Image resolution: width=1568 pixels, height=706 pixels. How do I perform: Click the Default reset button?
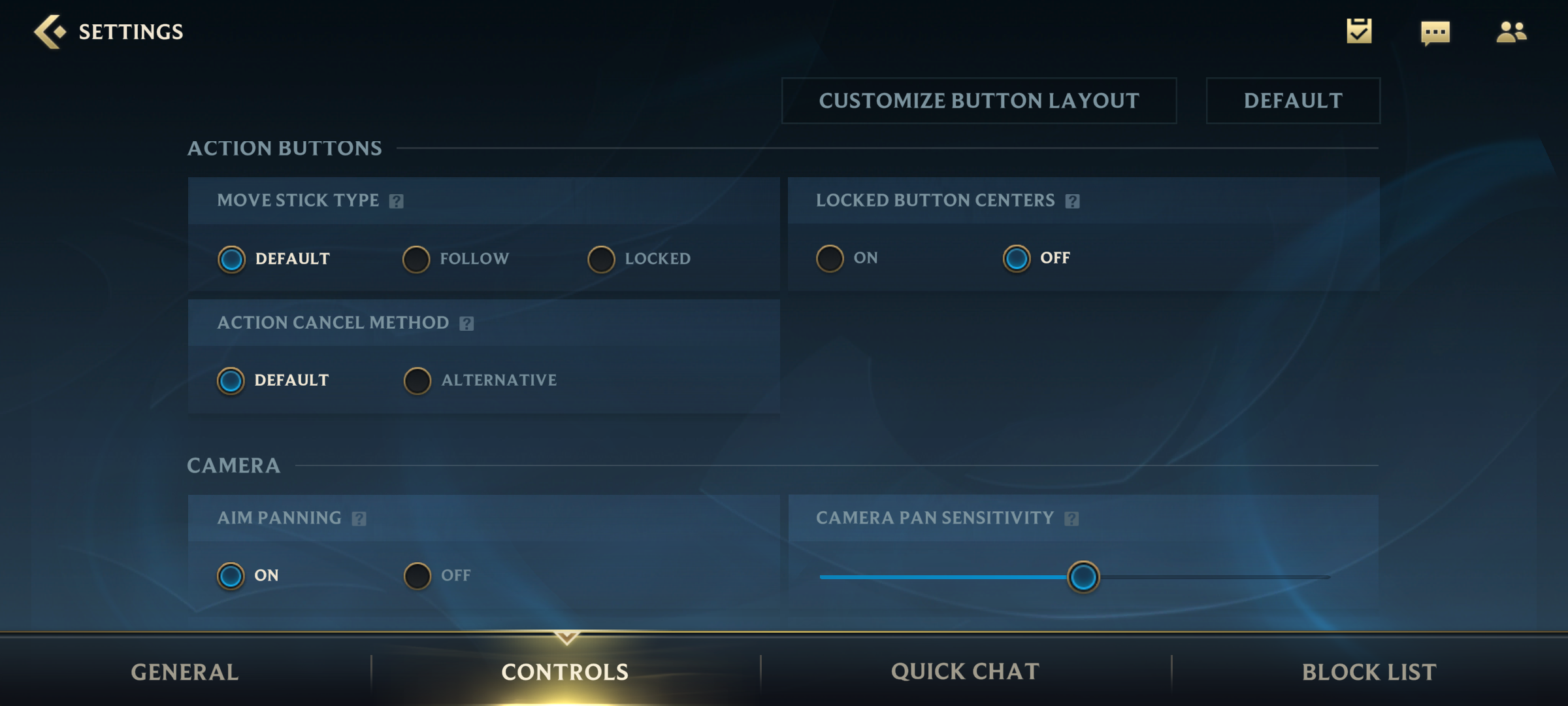click(1292, 101)
